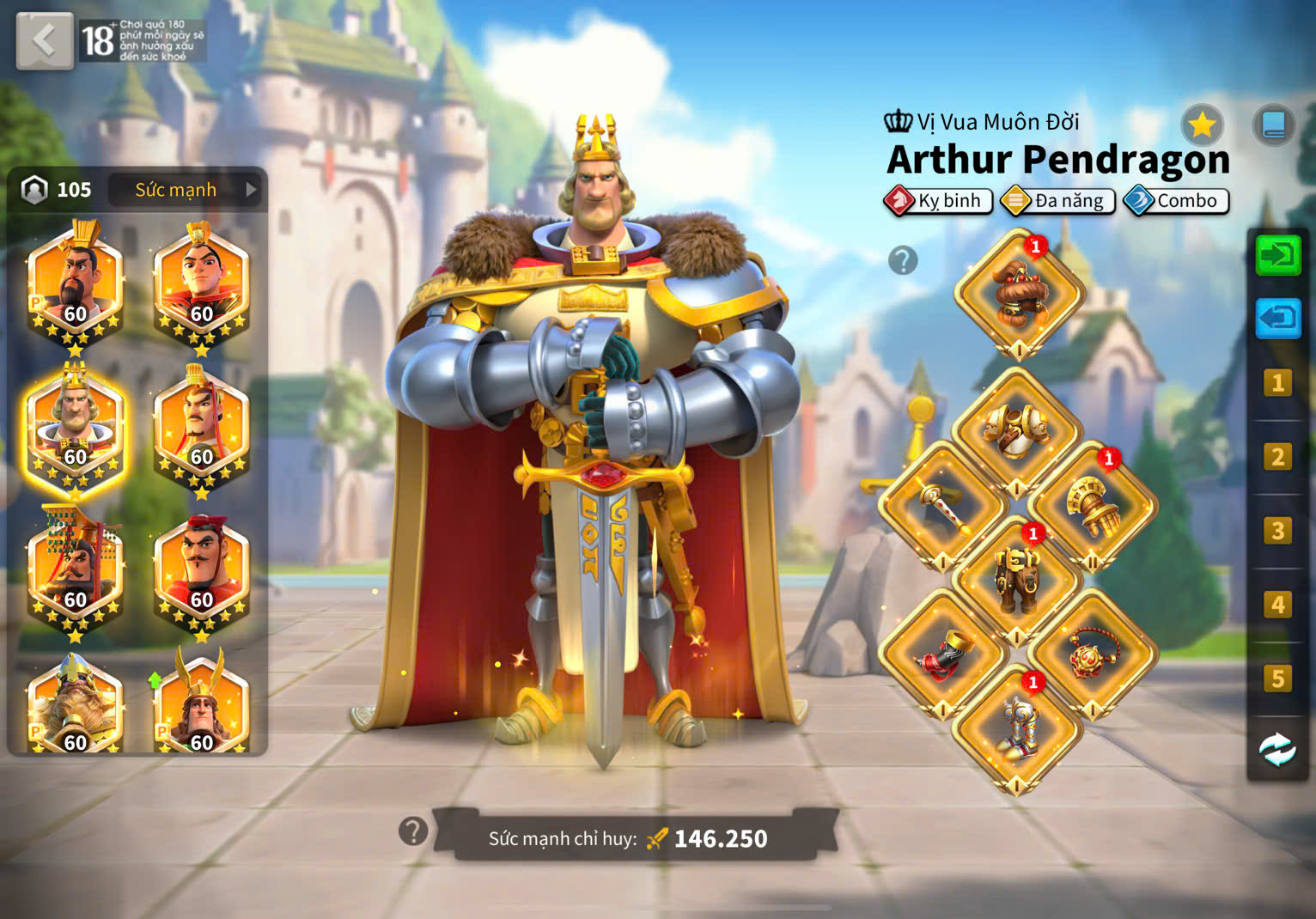The width and height of the screenshot is (1316, 919).
Task: Click the refresh swap arrows button
Action: click(1278, 750)
